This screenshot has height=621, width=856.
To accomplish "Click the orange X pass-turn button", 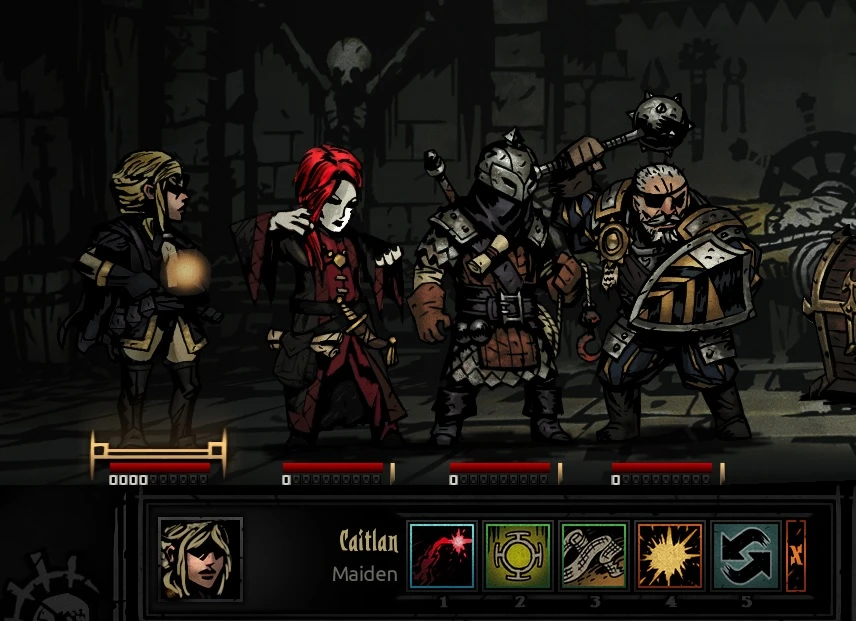I will (796, 556).
